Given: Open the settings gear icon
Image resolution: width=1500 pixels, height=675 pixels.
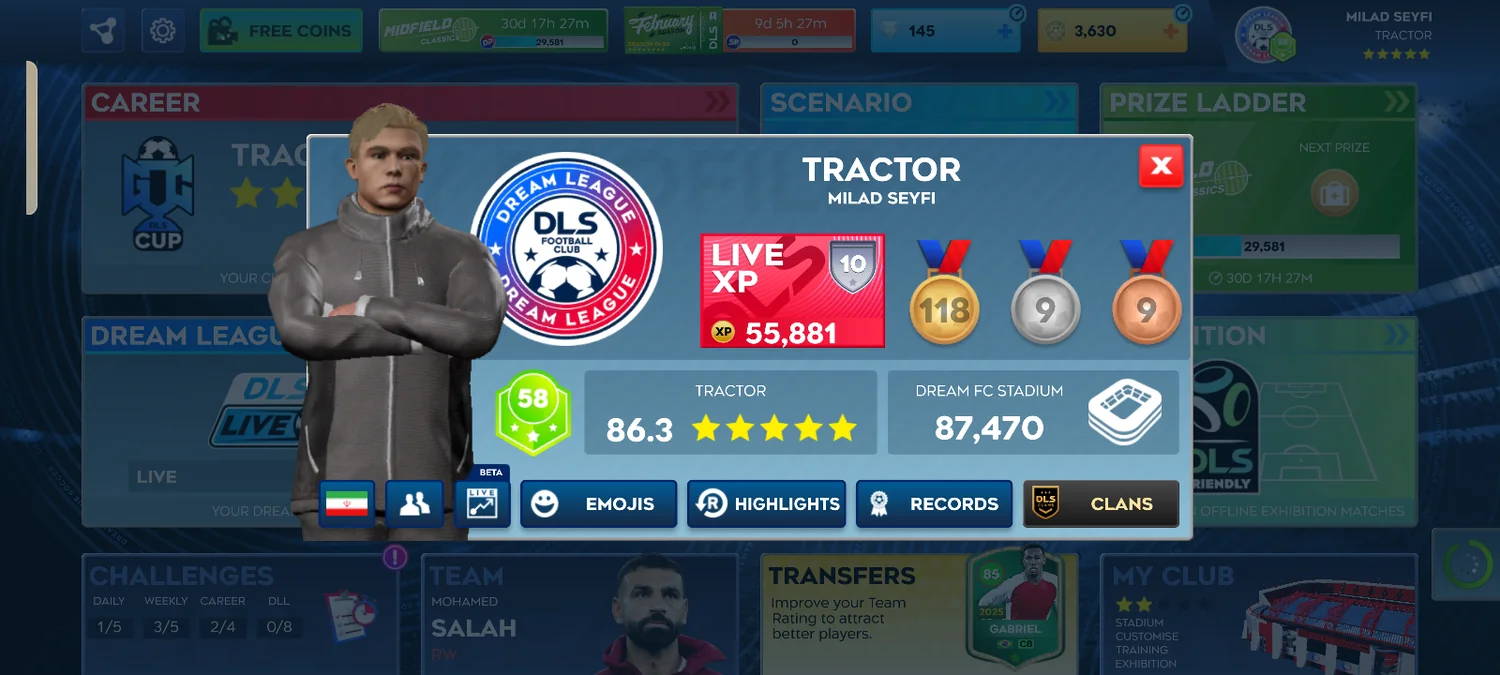Looking at the screenshot, I should coord(162,31).
